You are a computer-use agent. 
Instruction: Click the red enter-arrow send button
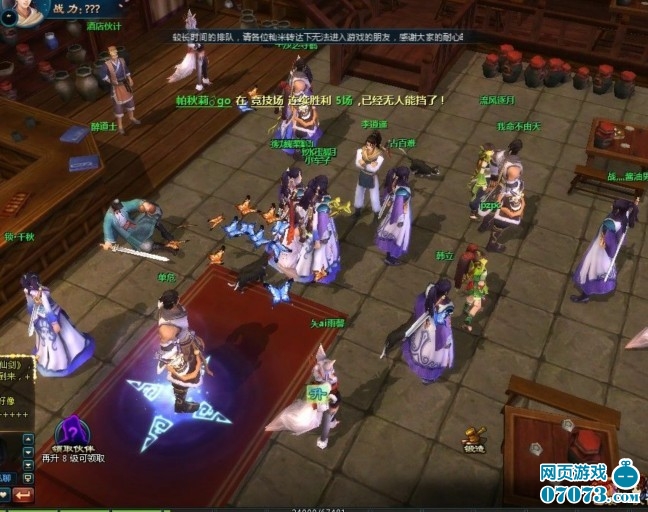[23, 494]
